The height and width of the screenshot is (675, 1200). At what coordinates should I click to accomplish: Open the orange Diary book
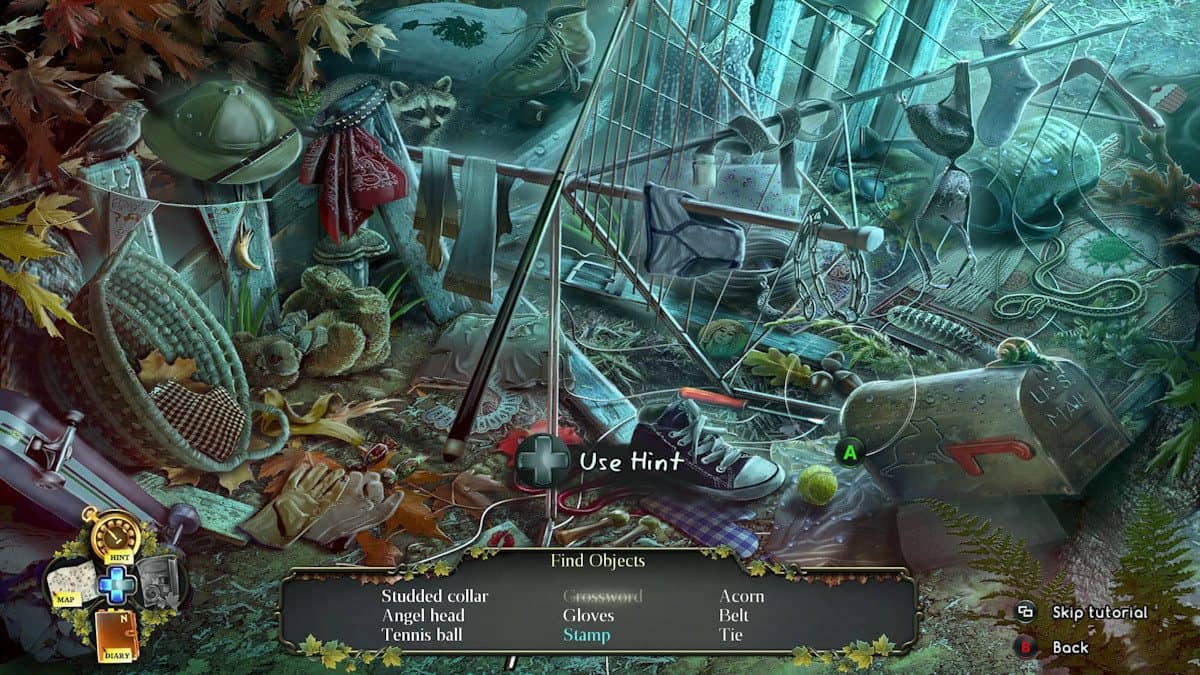[x=117, y=634]
